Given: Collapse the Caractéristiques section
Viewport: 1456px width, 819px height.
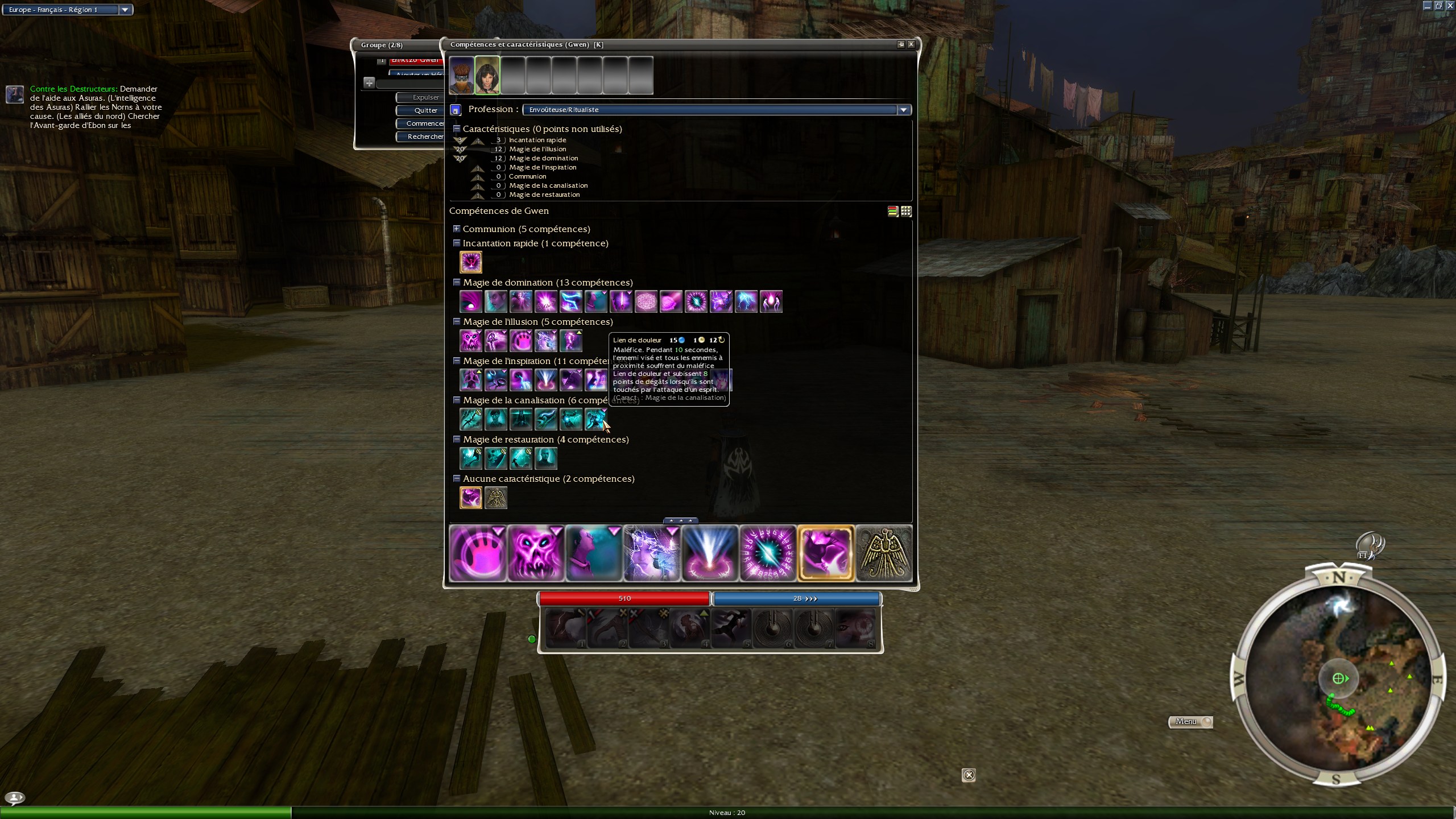Looking at the screenshot, I should point(456,129).
